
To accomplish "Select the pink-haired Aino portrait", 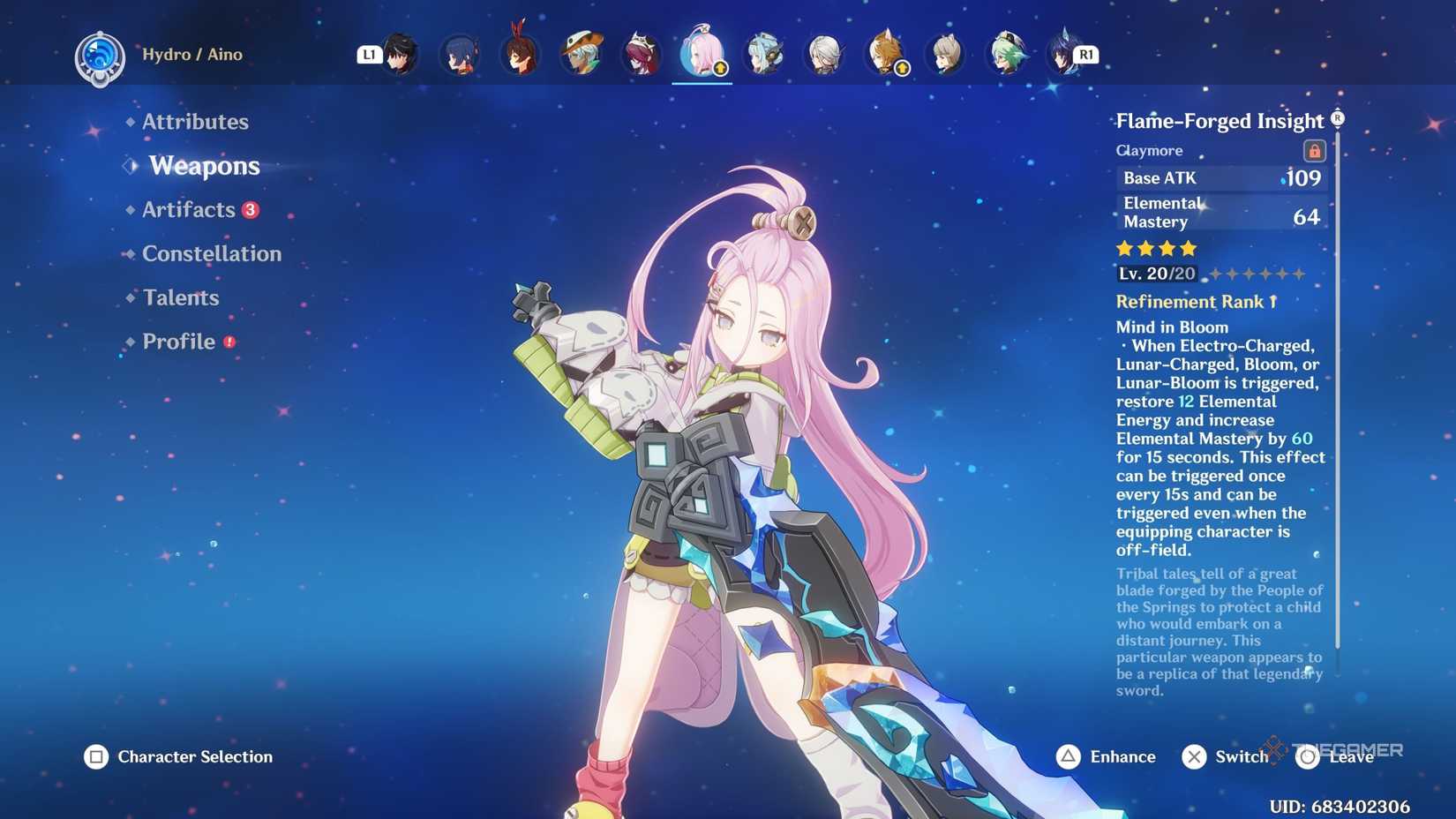I will coord(702,55).
